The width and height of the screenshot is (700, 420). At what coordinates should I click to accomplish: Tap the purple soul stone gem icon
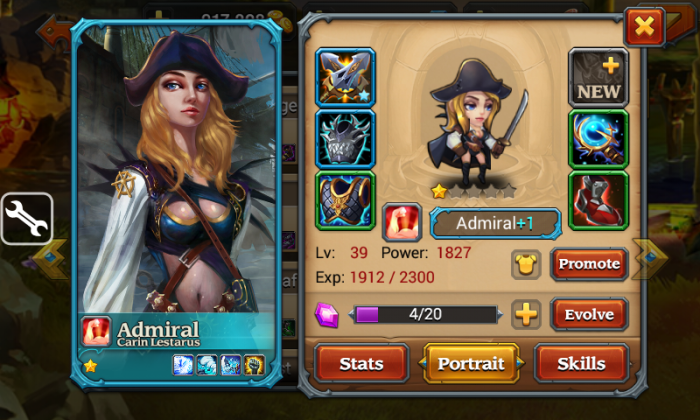[327, 314]
